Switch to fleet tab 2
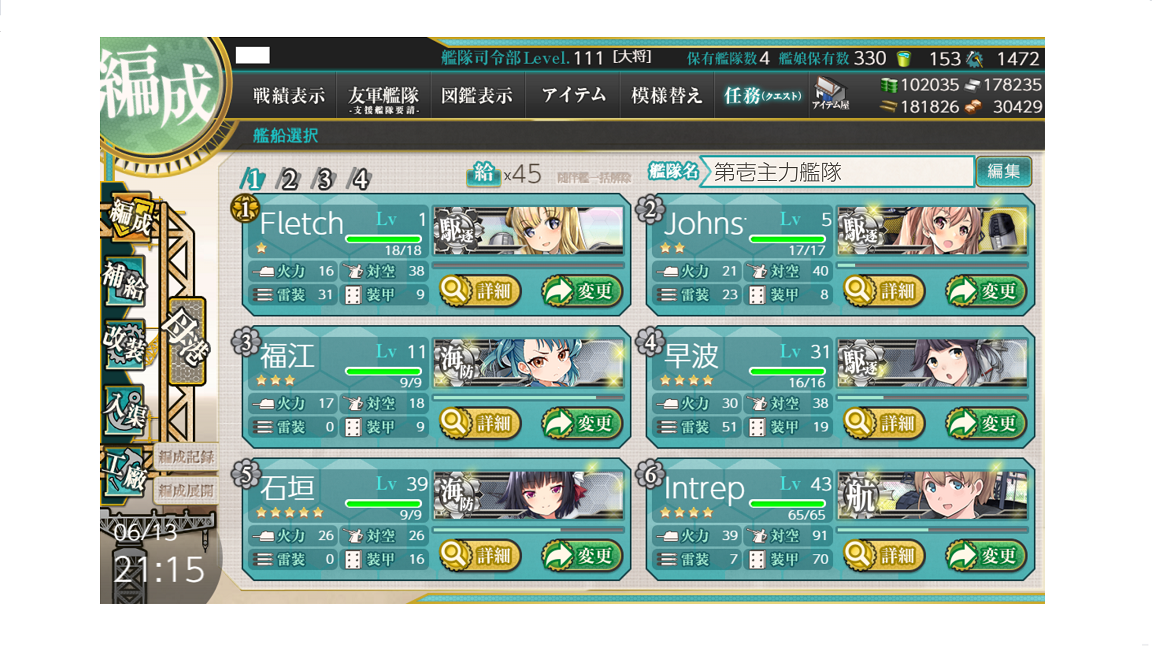This screenshot has height=648, width=1152. (x=288, y=180)
